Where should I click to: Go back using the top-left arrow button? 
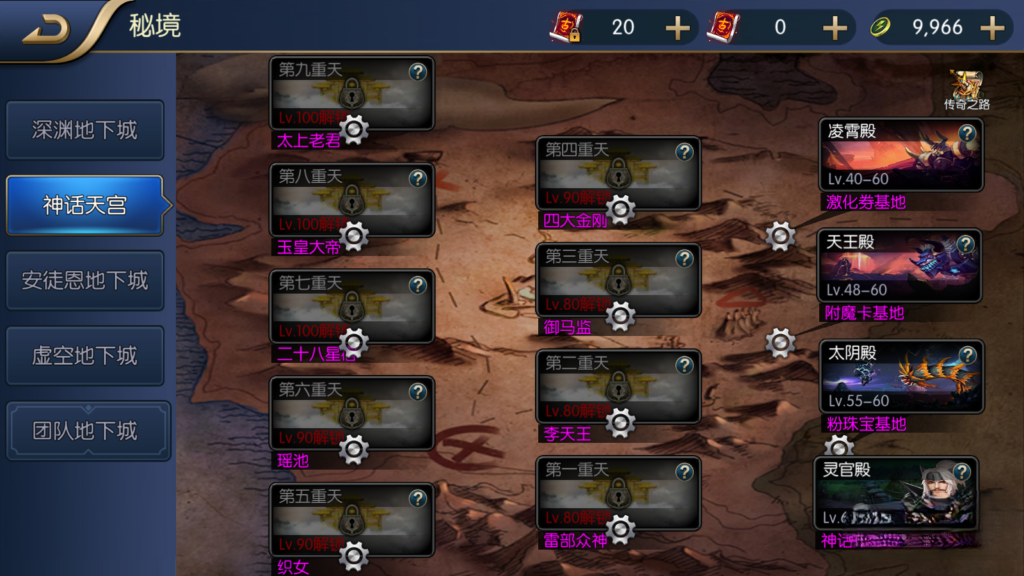[x=47, y=28]
